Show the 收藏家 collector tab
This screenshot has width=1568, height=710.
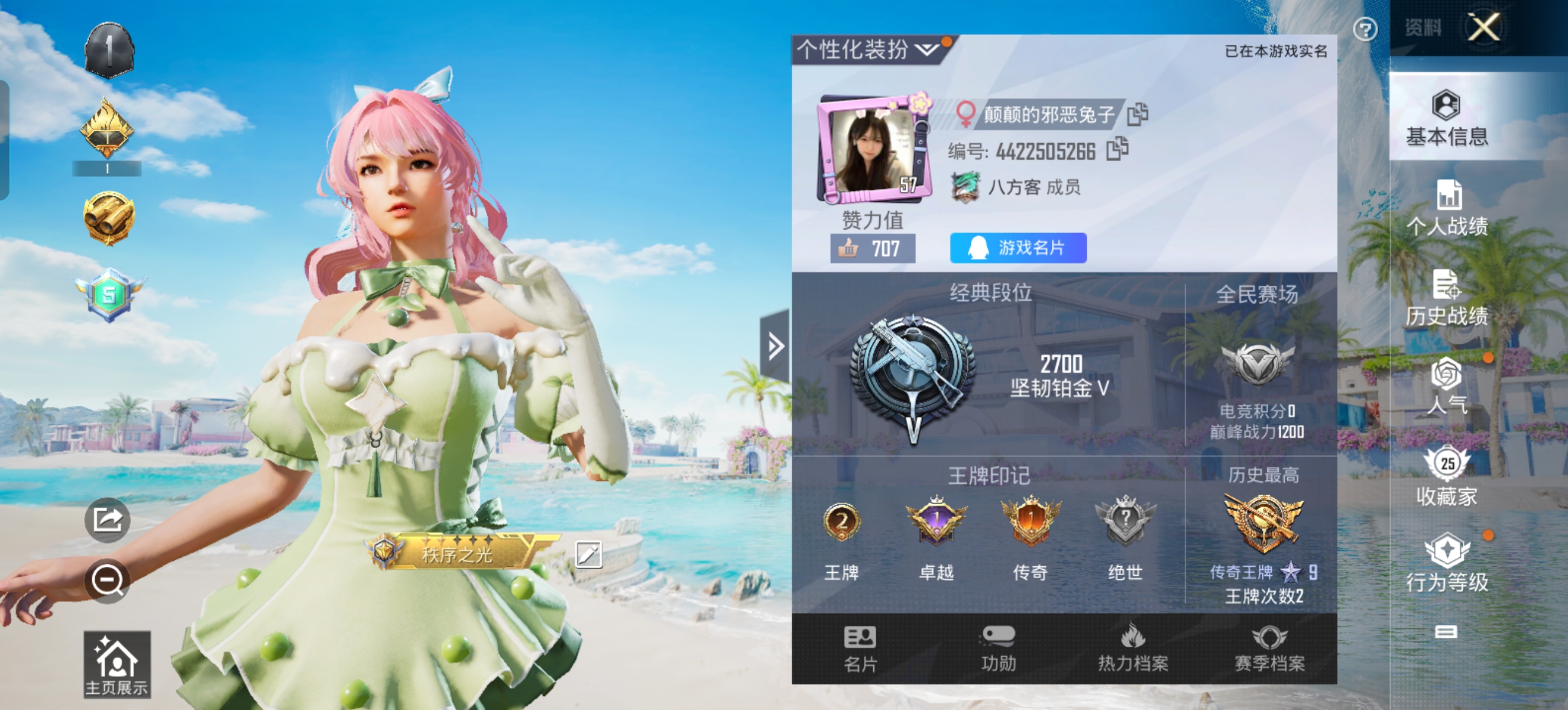(x=1446, y=477)
